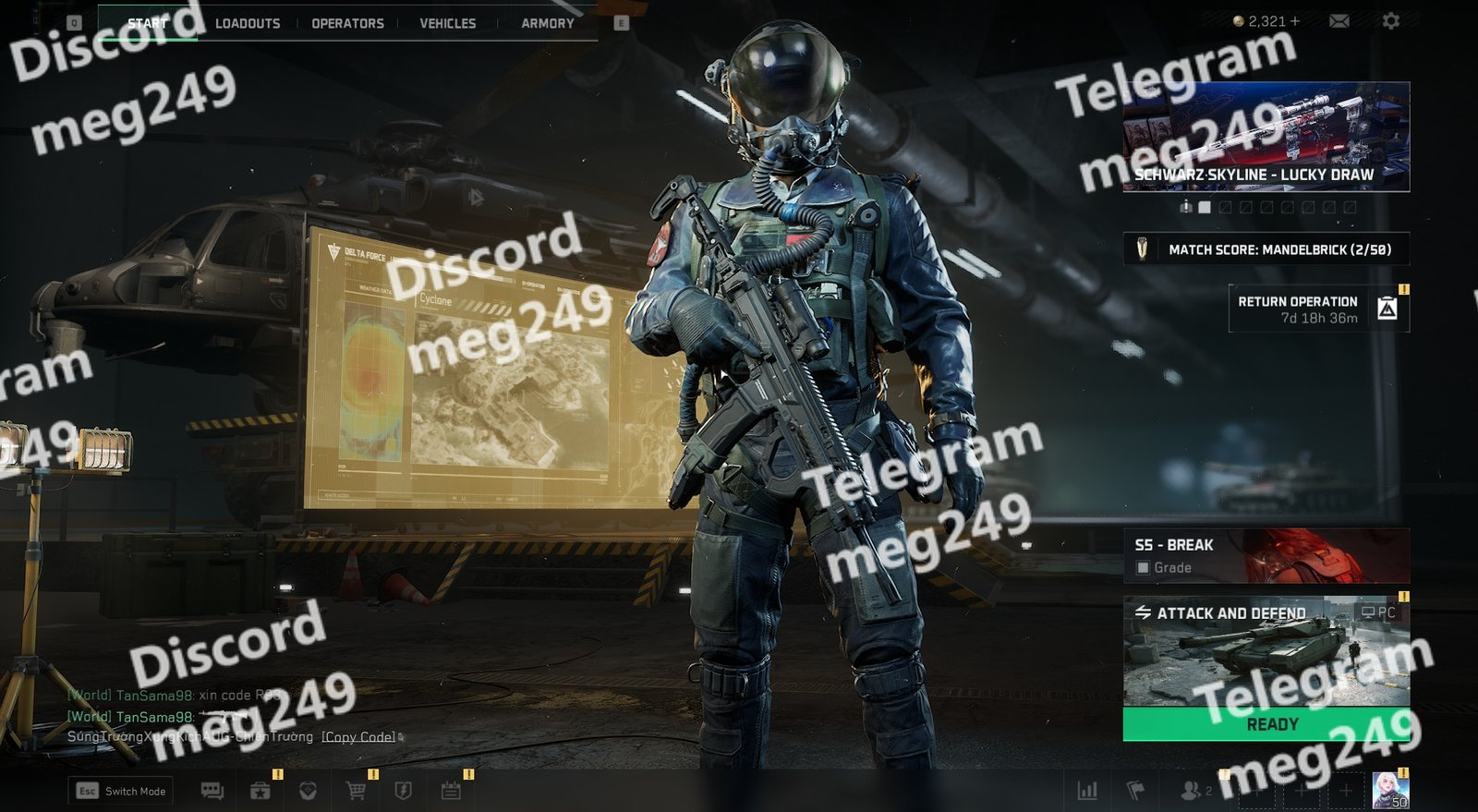The image size is (1478, 812).
Task: Click the Copy Code link in chat
Action: pyautogui.click(x=358, y=737)
